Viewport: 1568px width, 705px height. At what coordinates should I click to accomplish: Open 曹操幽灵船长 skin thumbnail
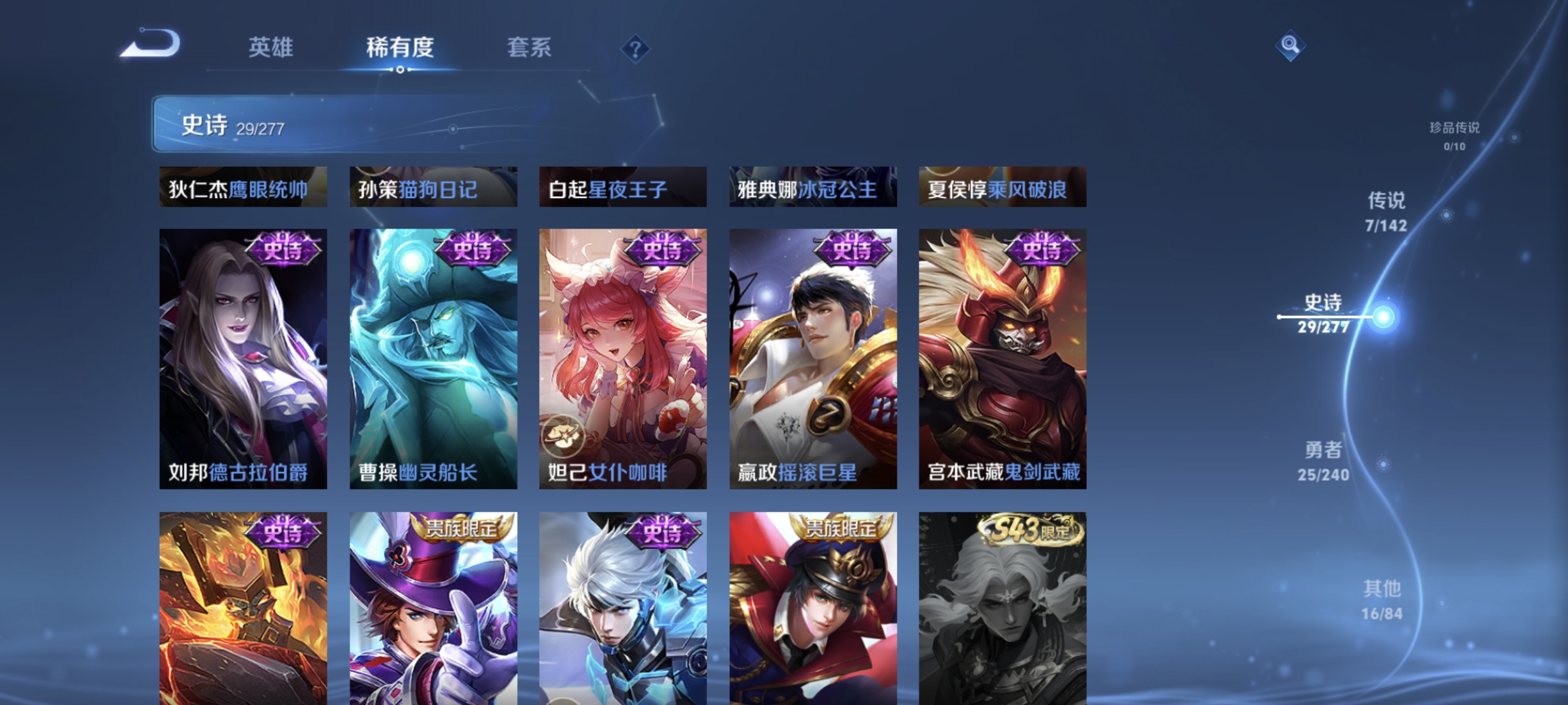pyautogui.click(x=433, y=359)
